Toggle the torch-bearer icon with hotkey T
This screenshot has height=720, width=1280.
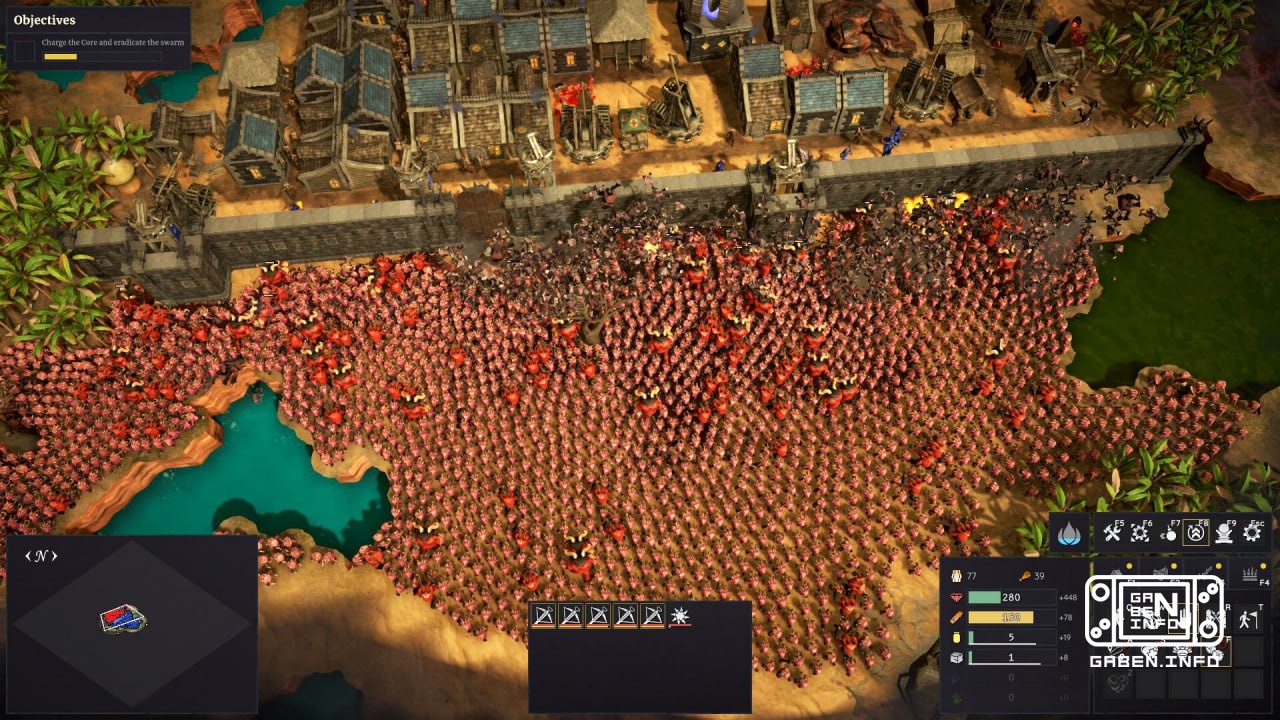coord(1248,619)
